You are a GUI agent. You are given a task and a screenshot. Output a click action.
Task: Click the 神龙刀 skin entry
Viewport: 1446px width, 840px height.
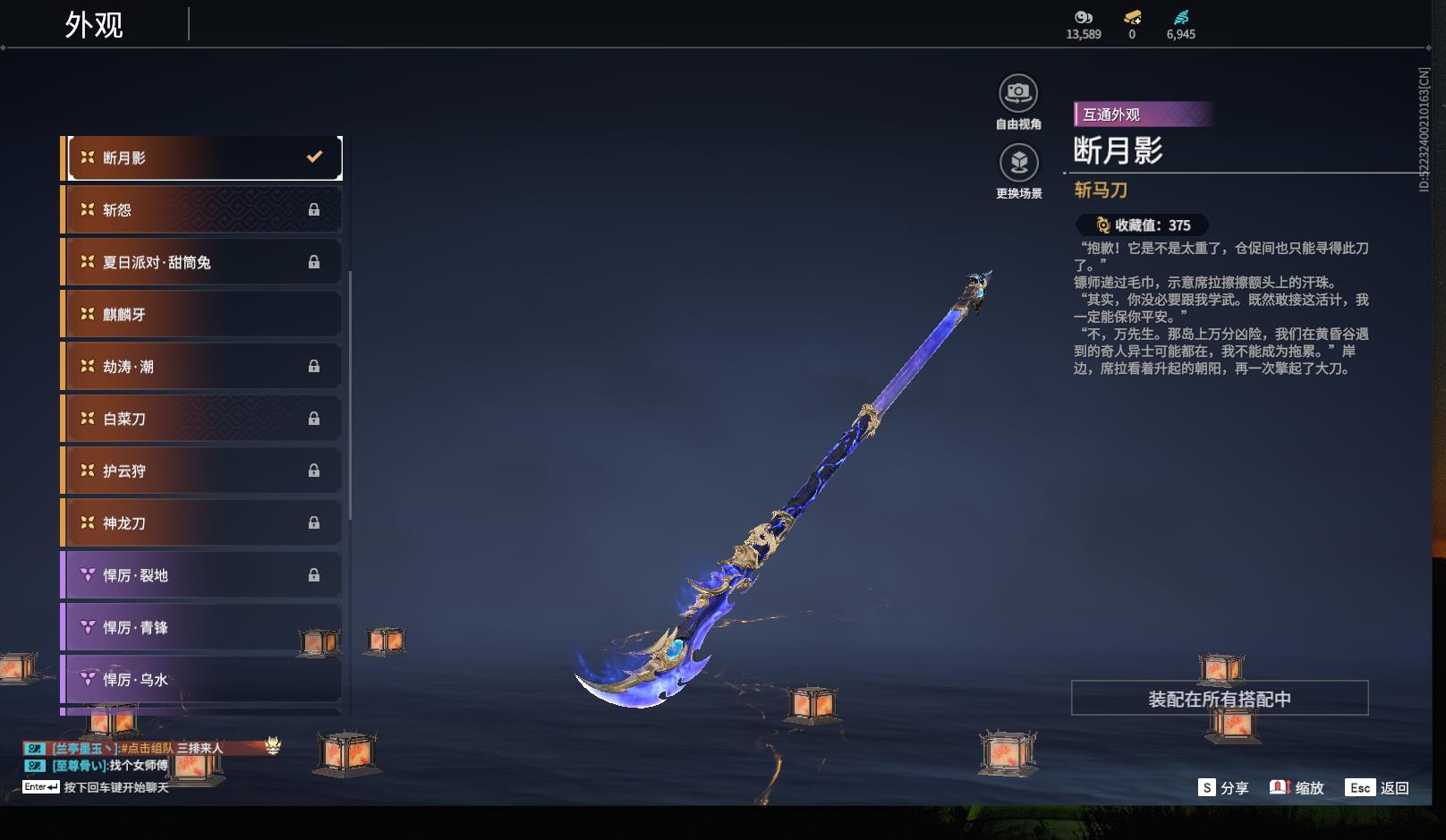pos(204,522)
